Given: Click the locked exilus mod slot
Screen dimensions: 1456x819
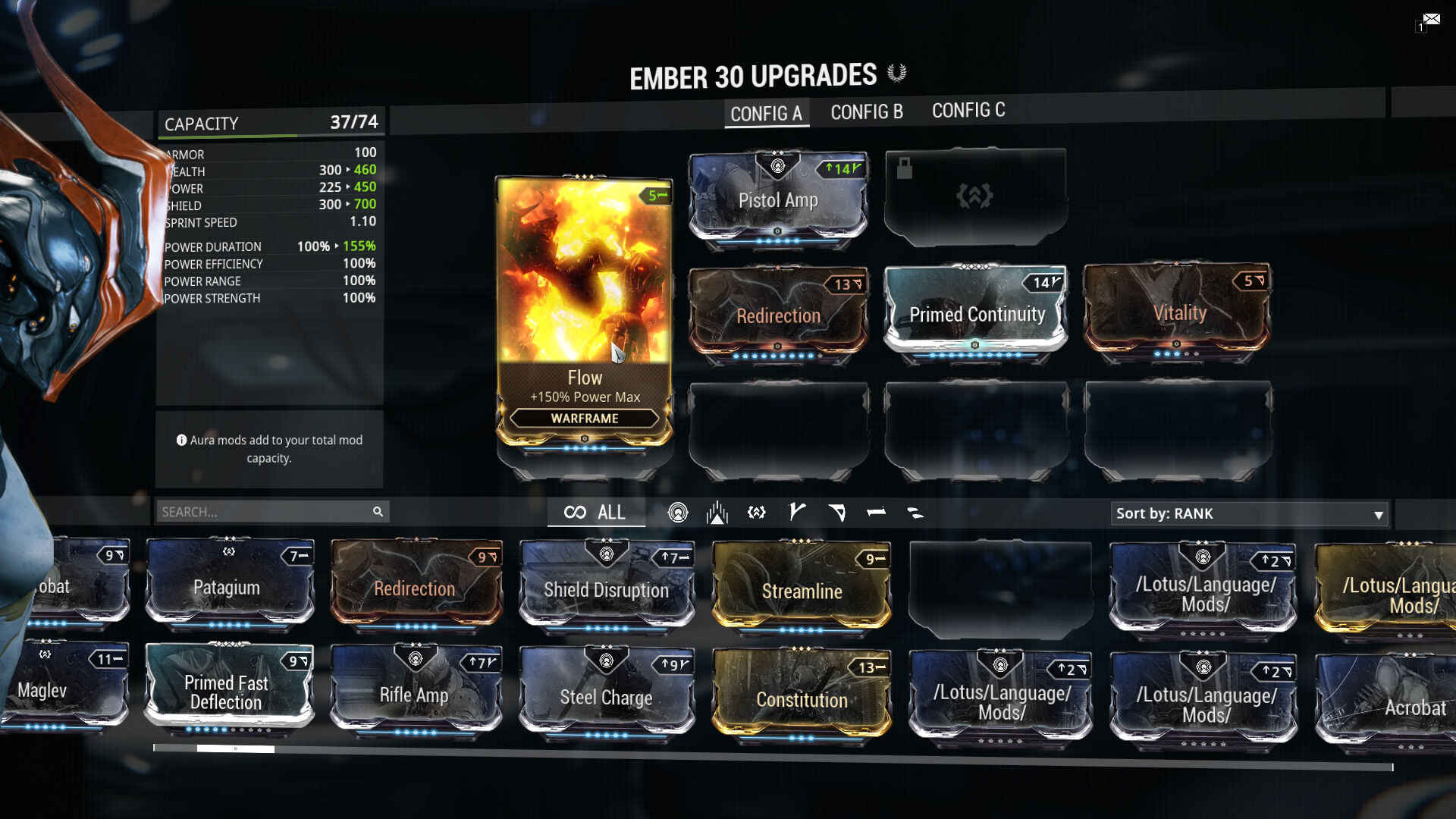Looking at the screenshot, I should pyautogui.click(x=975, y=196).
